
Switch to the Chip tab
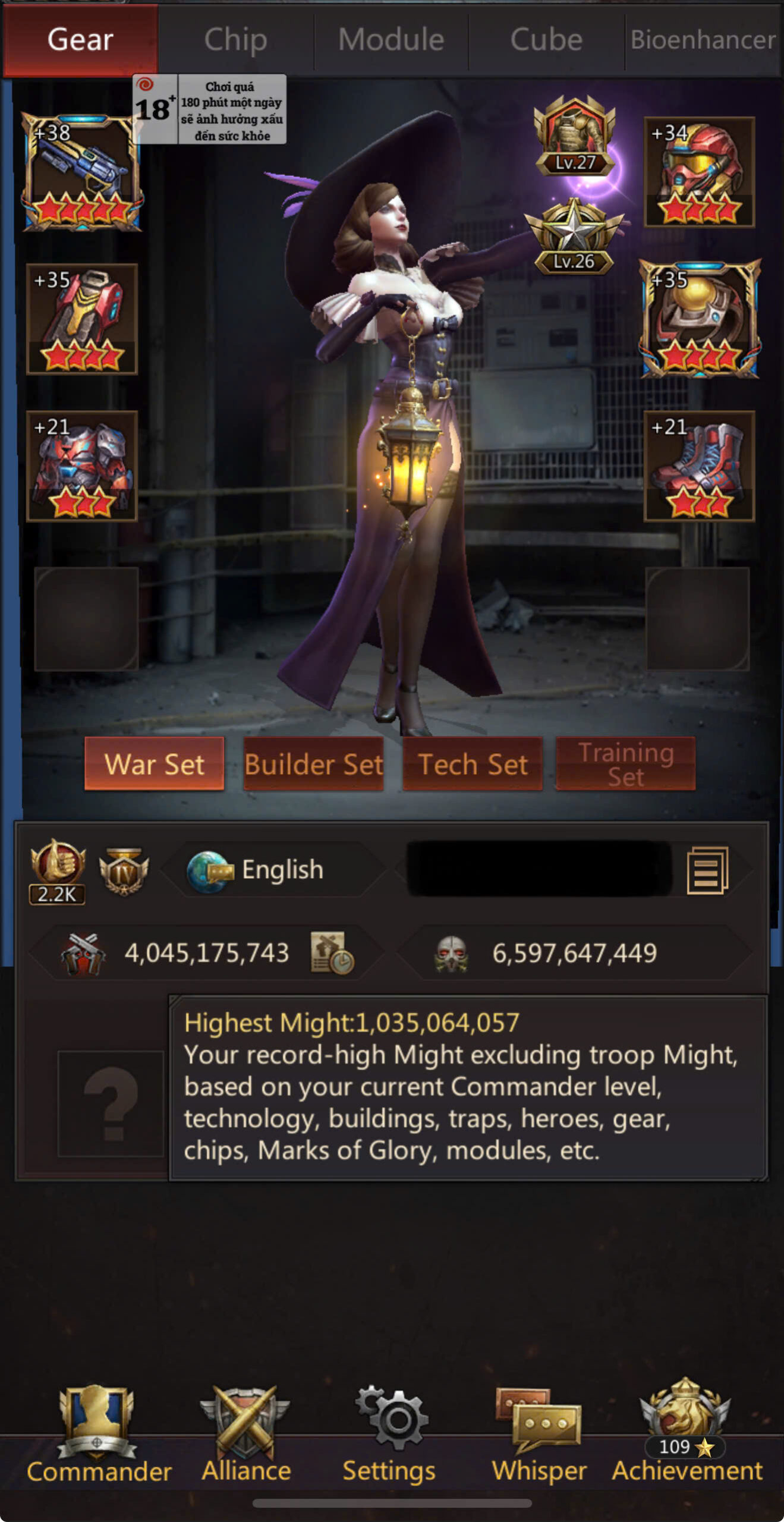pyautogui.click(x=235, y=40)
